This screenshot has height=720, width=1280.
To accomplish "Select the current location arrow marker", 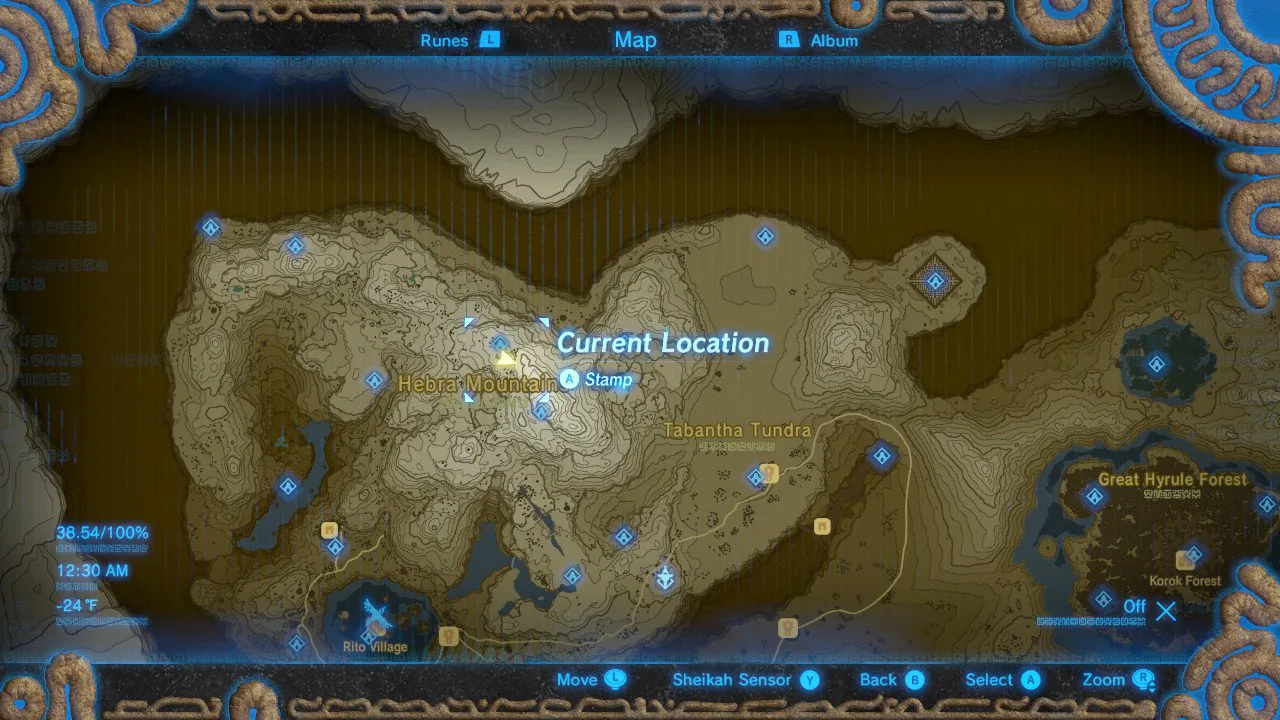I will tap(504, 359).
